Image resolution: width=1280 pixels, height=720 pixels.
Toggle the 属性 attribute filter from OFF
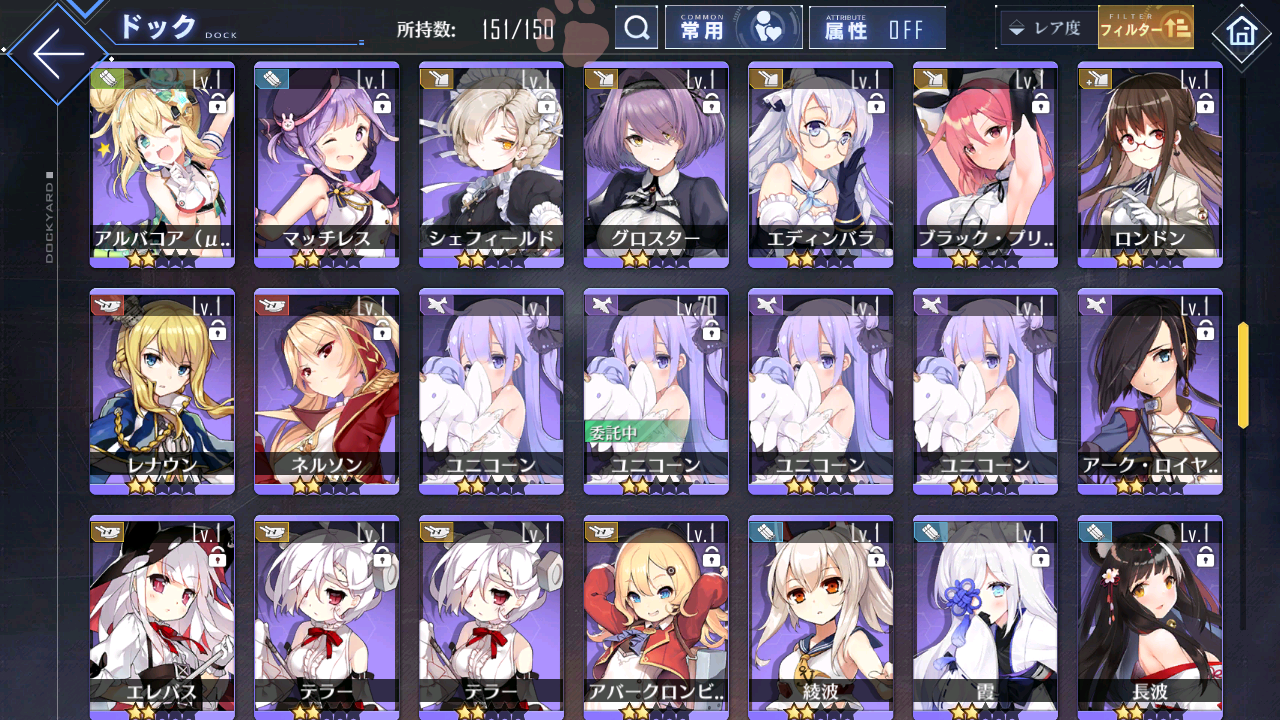pyautogui.click(x=877, y=27)
